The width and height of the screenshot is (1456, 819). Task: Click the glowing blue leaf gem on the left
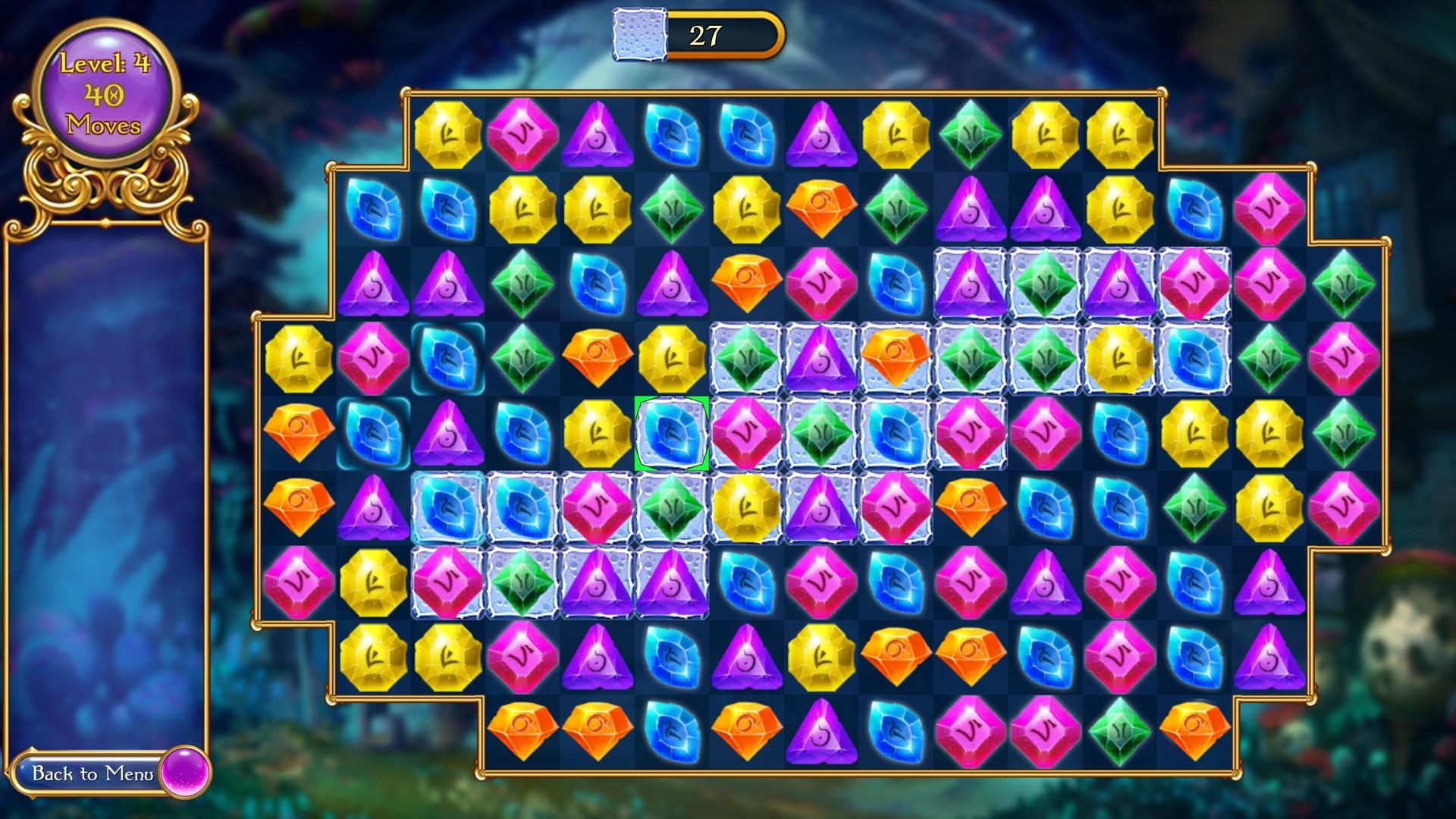[x=447, y=359]
